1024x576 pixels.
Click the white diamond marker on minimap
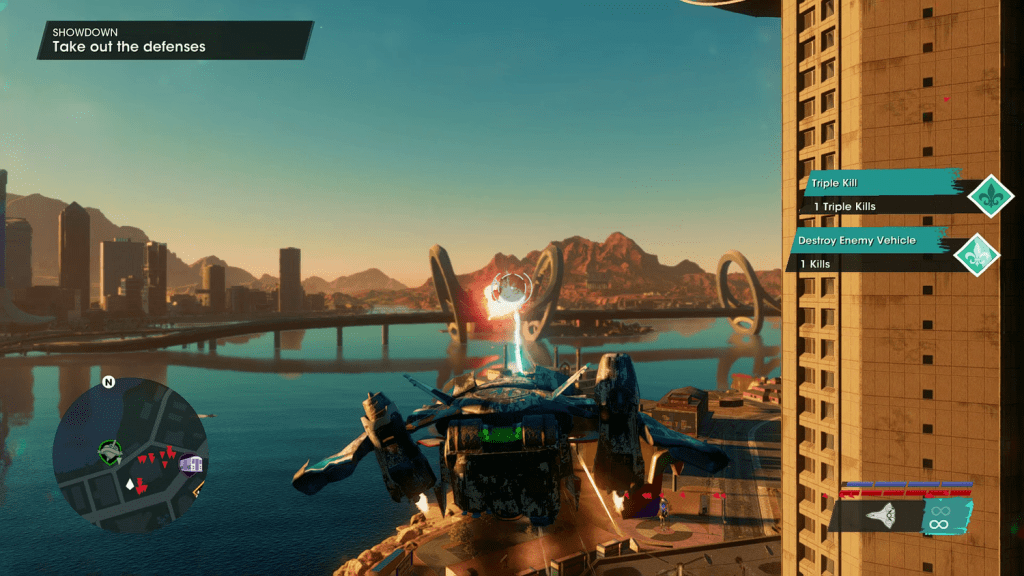pos(129,484)
